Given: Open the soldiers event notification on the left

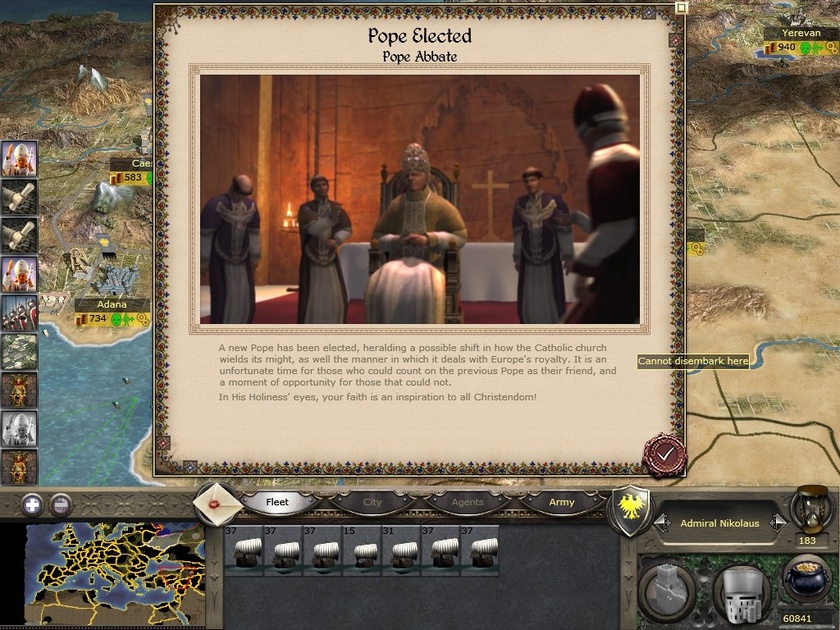Looking at the screenshot, I should tap(19, 313).
